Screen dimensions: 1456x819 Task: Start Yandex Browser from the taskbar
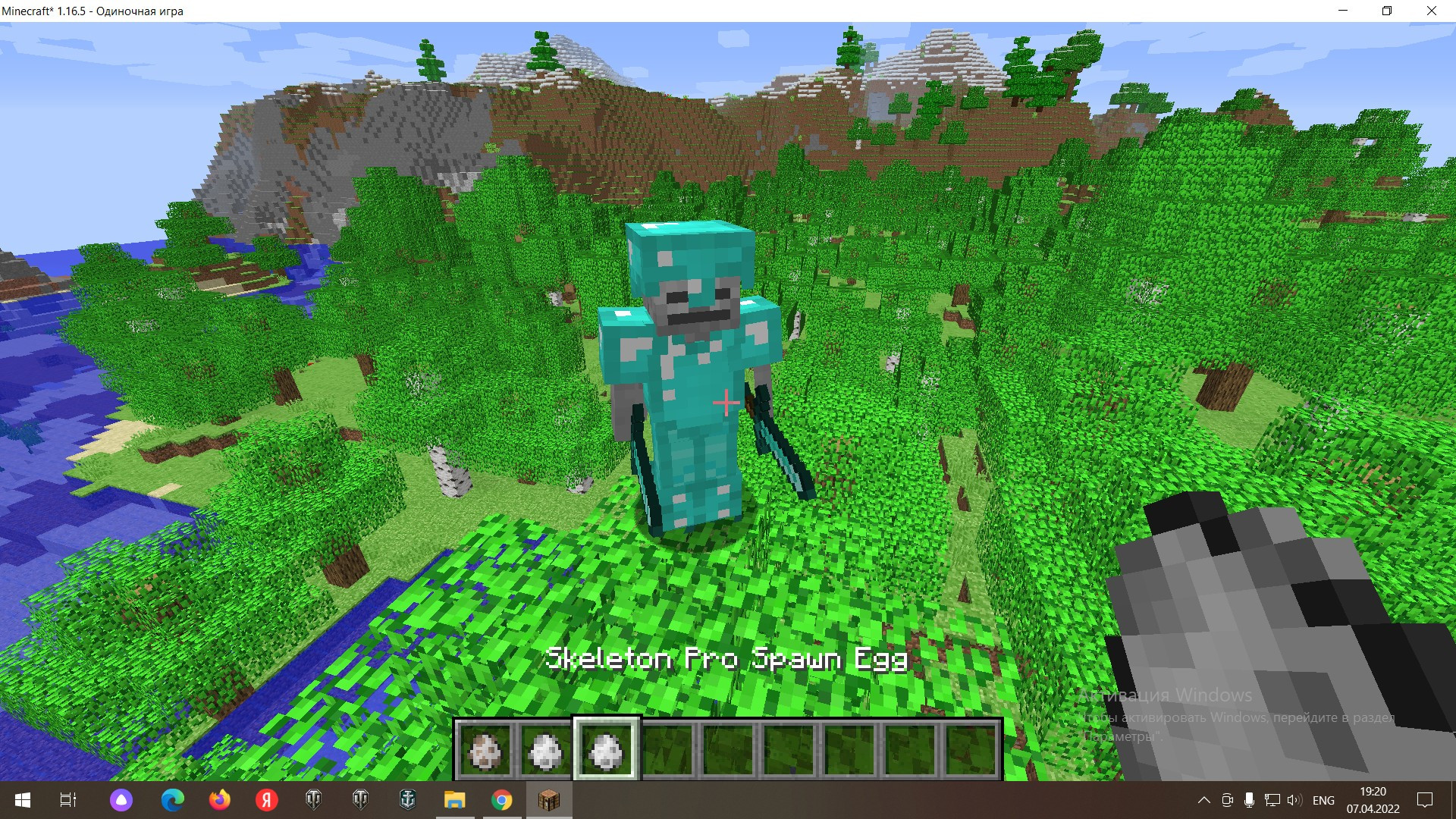pyautogui.click(x=265, y=800)
